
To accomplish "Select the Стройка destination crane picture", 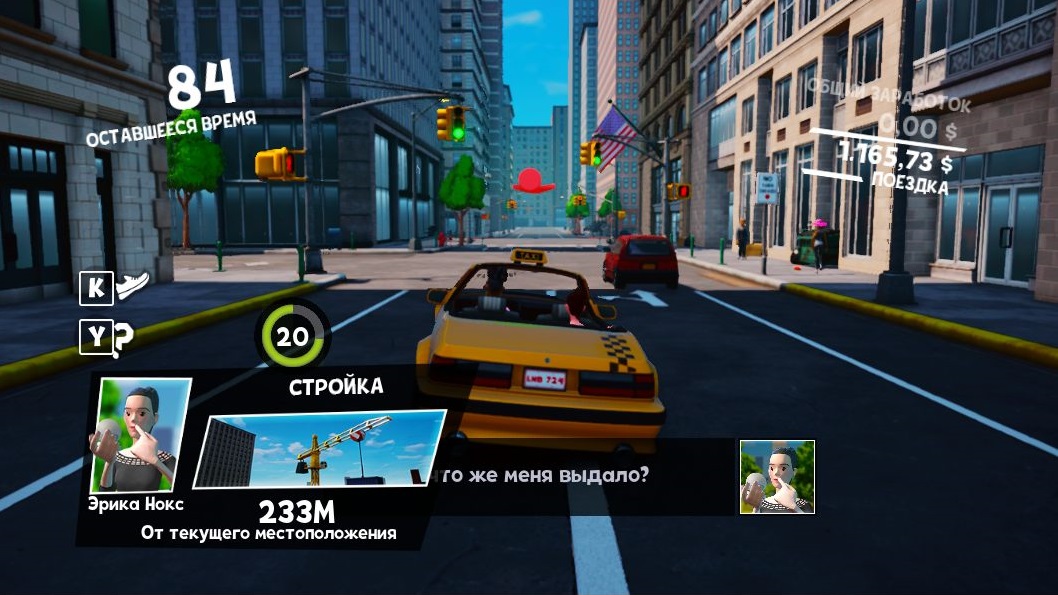I will tap(320, 449).
